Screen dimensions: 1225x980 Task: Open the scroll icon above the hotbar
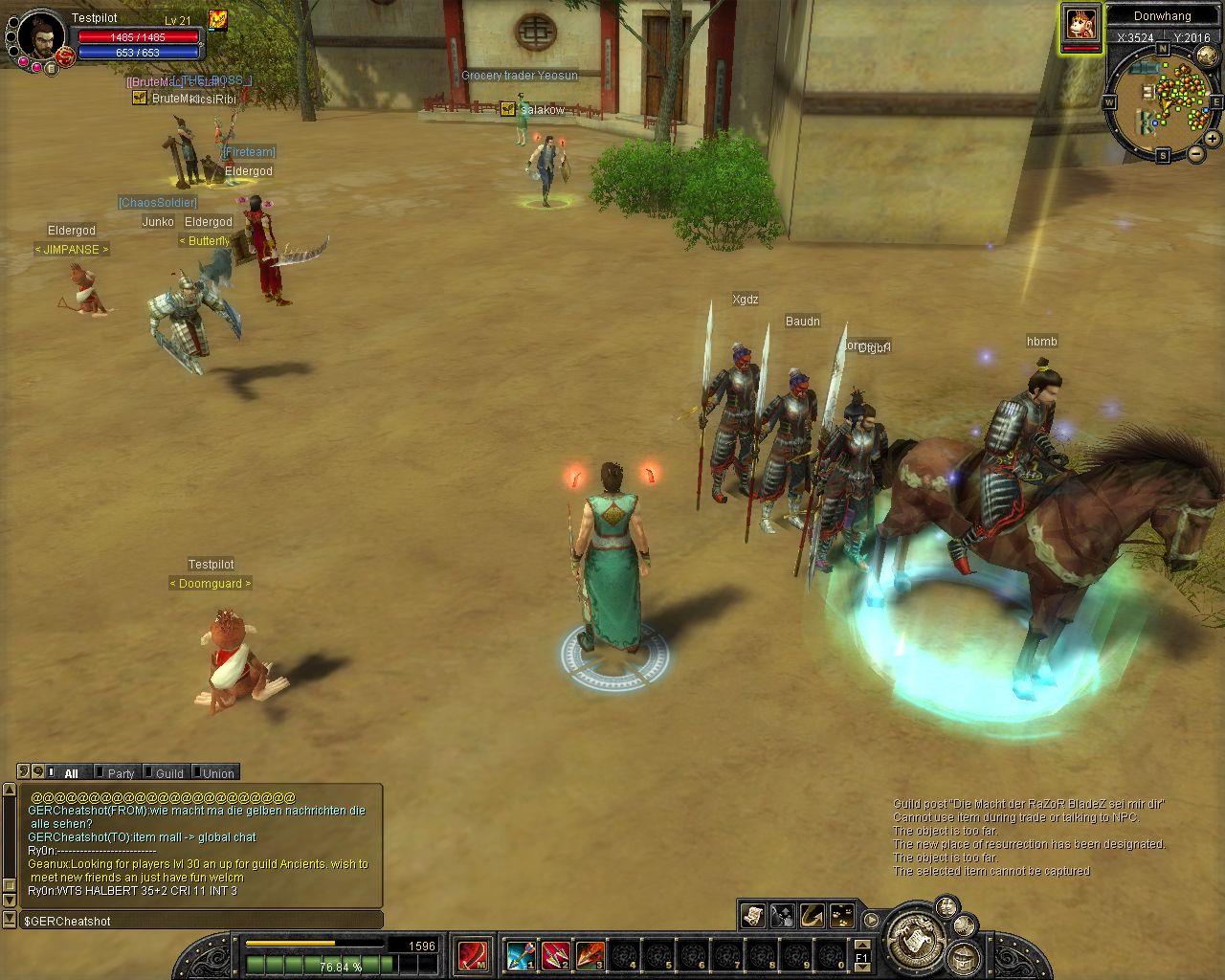pyautogui.click(x=752, y=916)
